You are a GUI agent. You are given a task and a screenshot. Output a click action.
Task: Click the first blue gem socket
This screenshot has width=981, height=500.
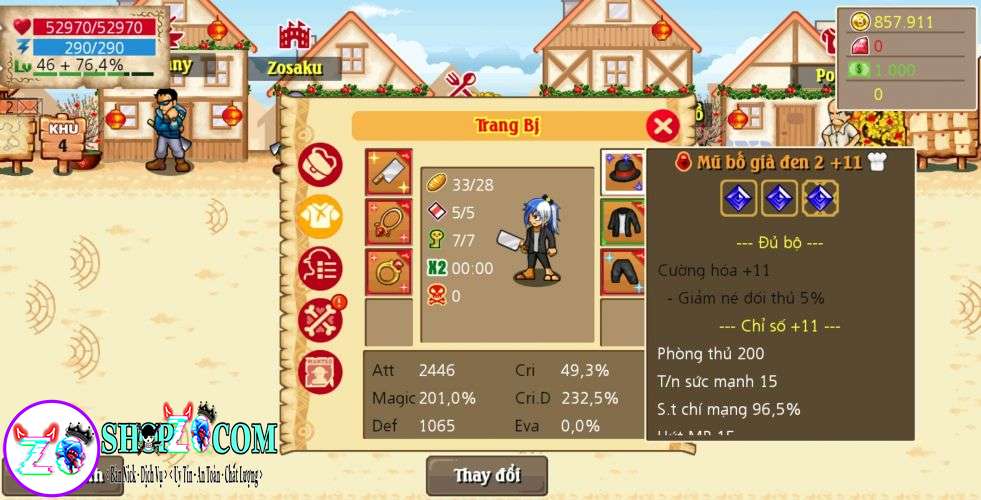point(739,199)
